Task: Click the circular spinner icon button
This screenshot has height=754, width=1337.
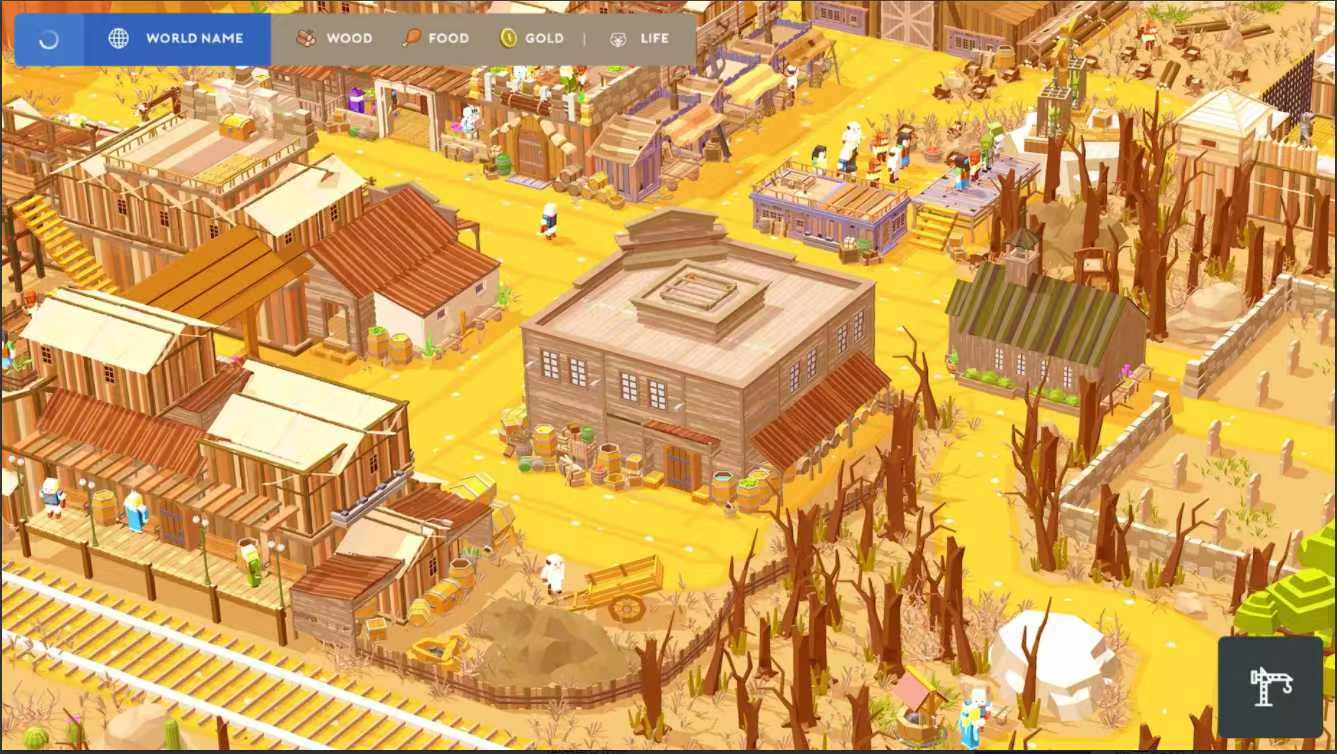Action: click(49, 39)
